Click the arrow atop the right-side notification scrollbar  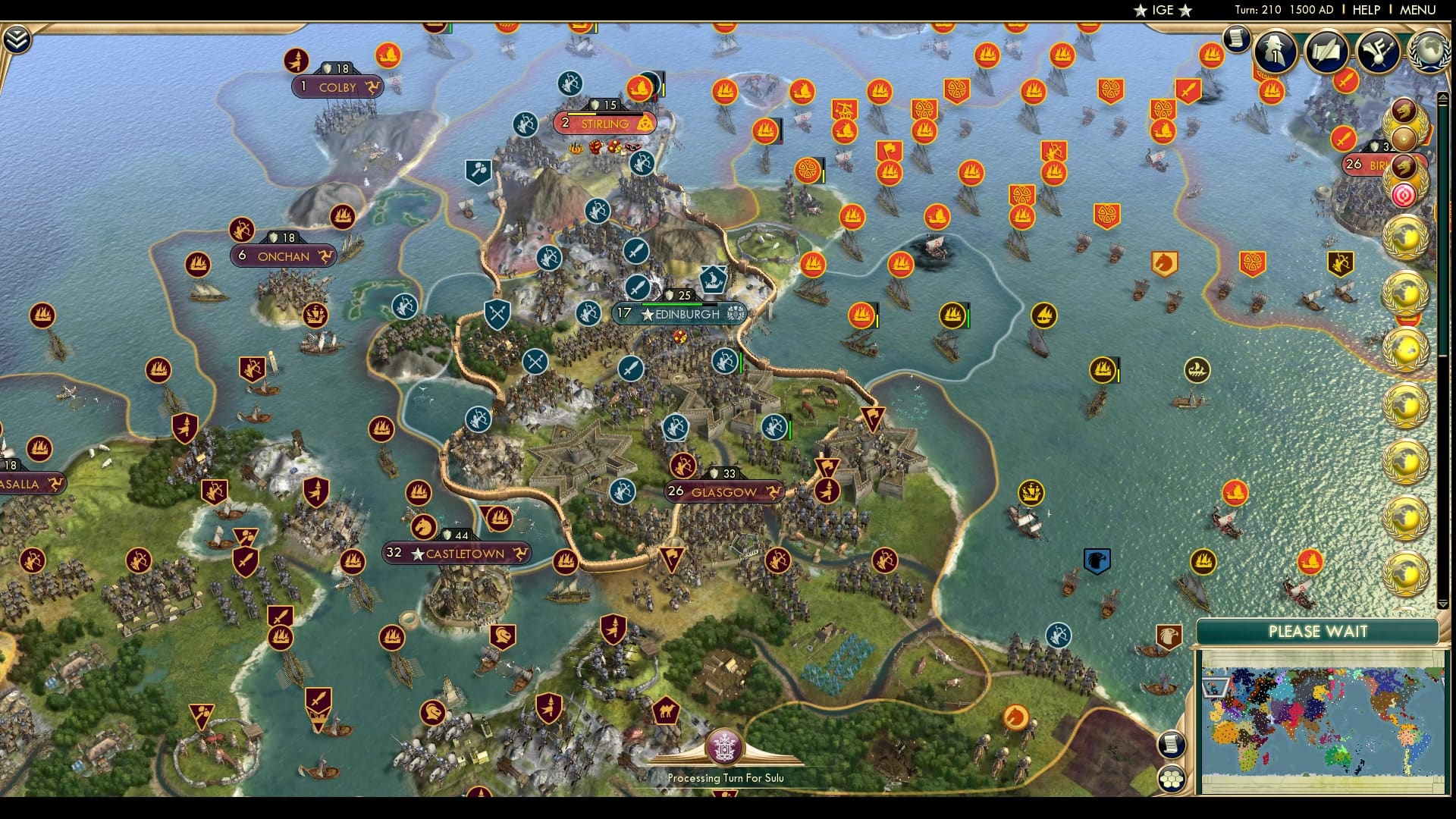(x=1442, y=96)
